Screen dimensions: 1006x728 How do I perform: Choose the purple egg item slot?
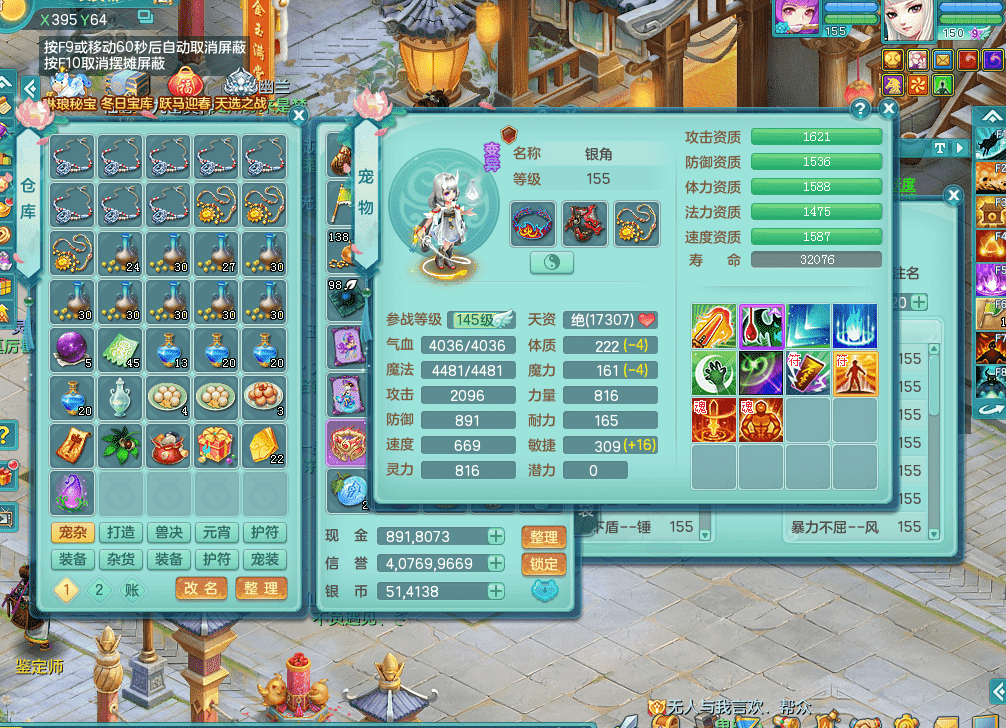coord(72,494)
